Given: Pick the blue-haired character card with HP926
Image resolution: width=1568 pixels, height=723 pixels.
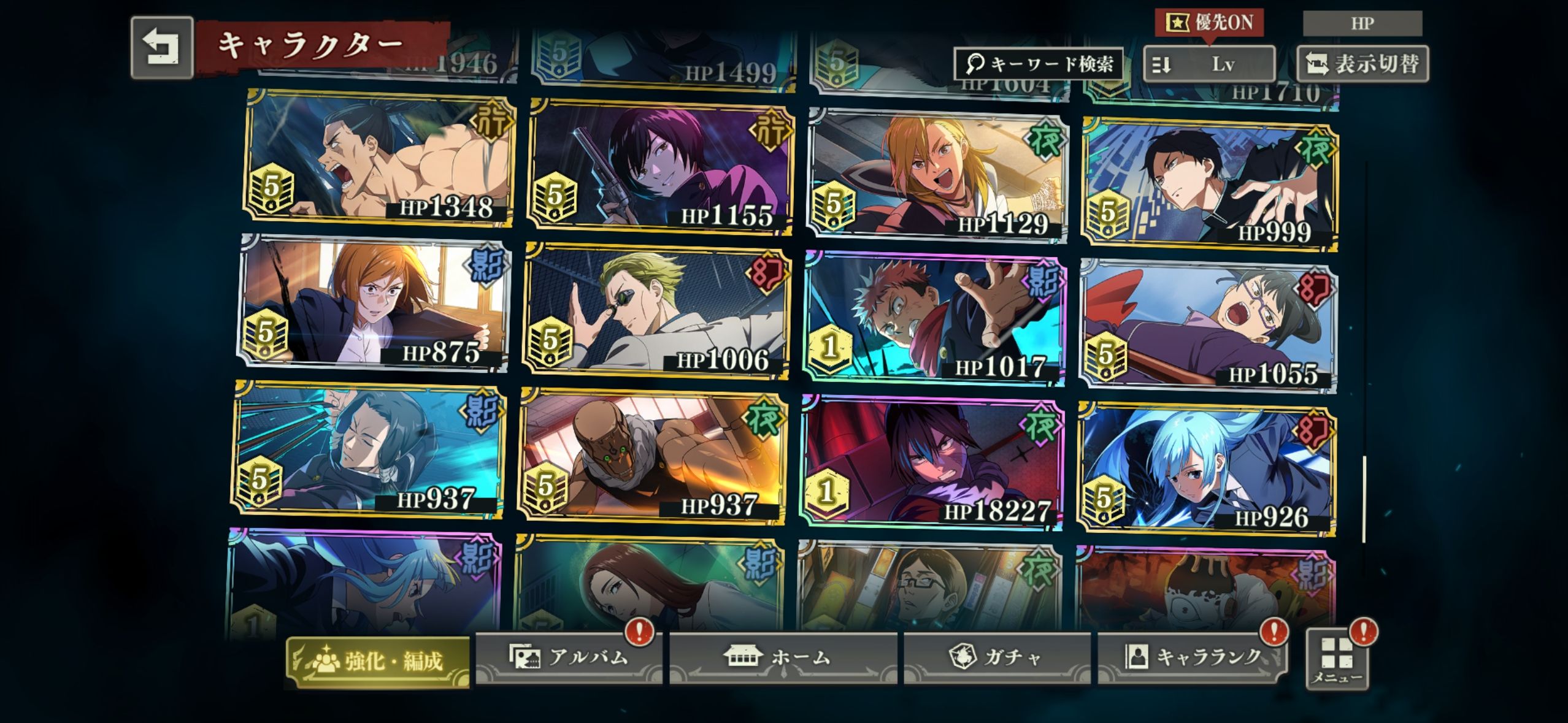Looking at the screenshot, I should [x=1206, y=470].
